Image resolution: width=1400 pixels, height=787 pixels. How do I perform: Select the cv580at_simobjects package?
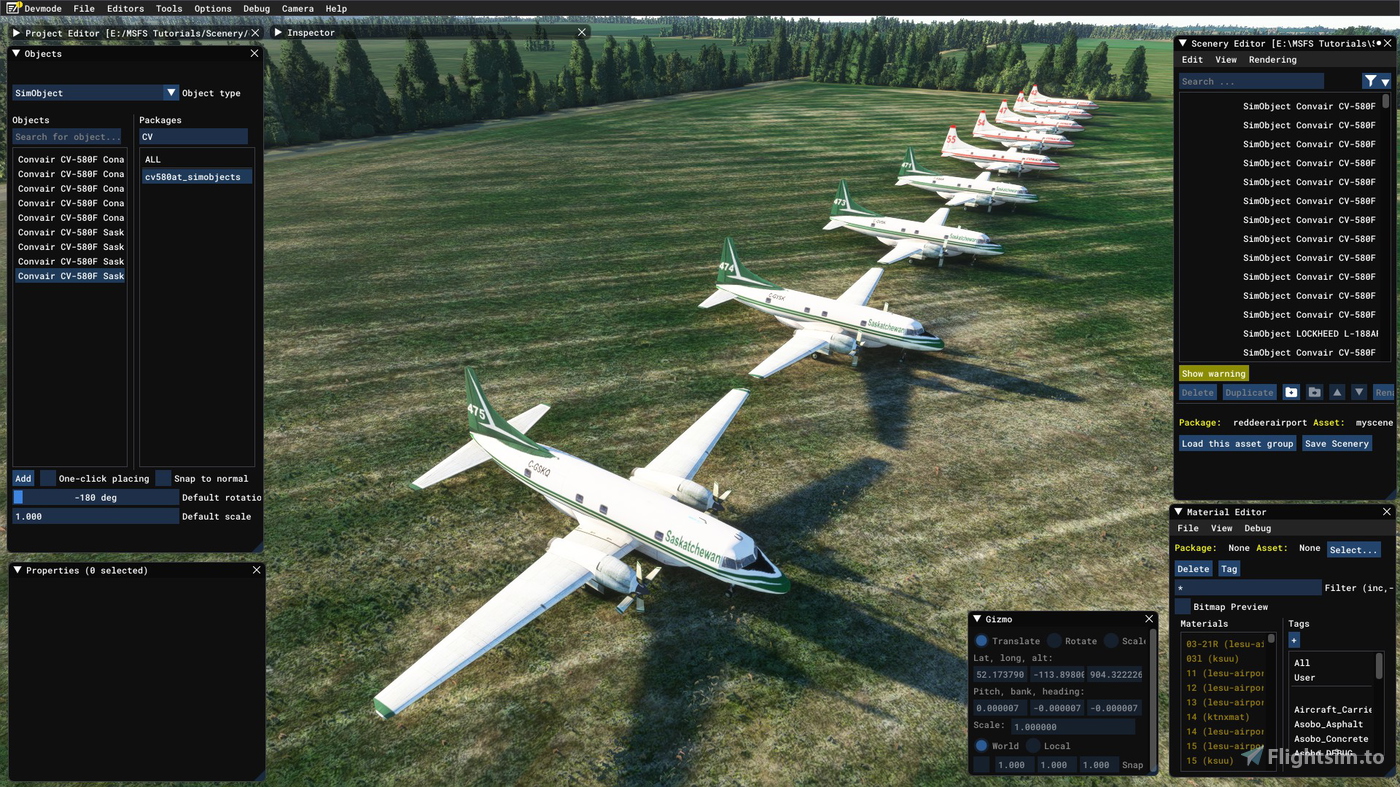[193, 177]
